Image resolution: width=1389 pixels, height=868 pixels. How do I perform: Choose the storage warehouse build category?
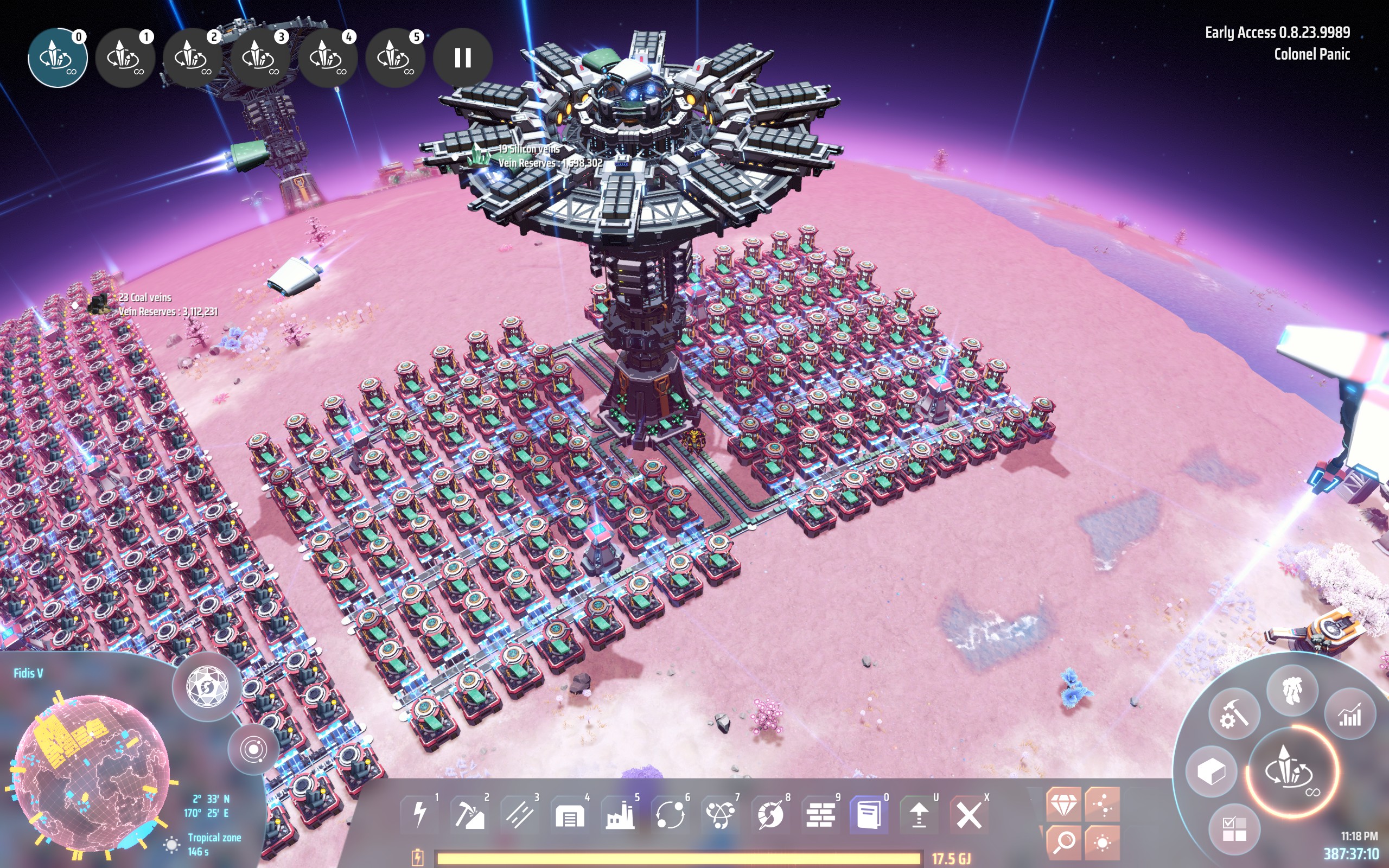pyautogui.click(x=569, y=815)
